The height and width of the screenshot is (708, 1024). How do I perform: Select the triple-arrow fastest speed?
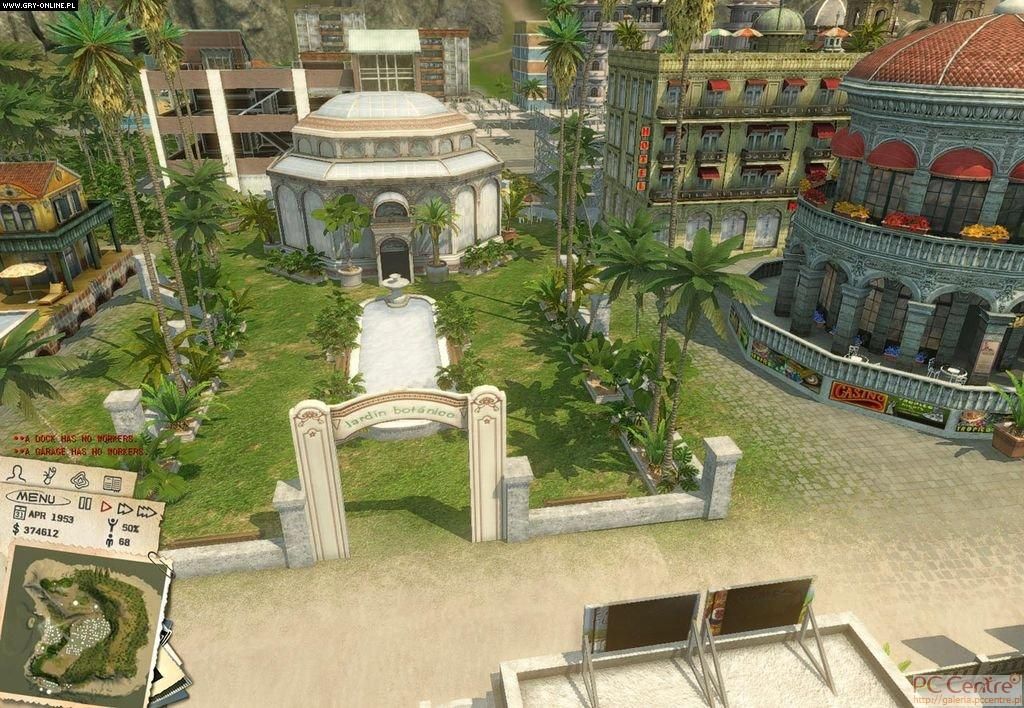(146, 511)
